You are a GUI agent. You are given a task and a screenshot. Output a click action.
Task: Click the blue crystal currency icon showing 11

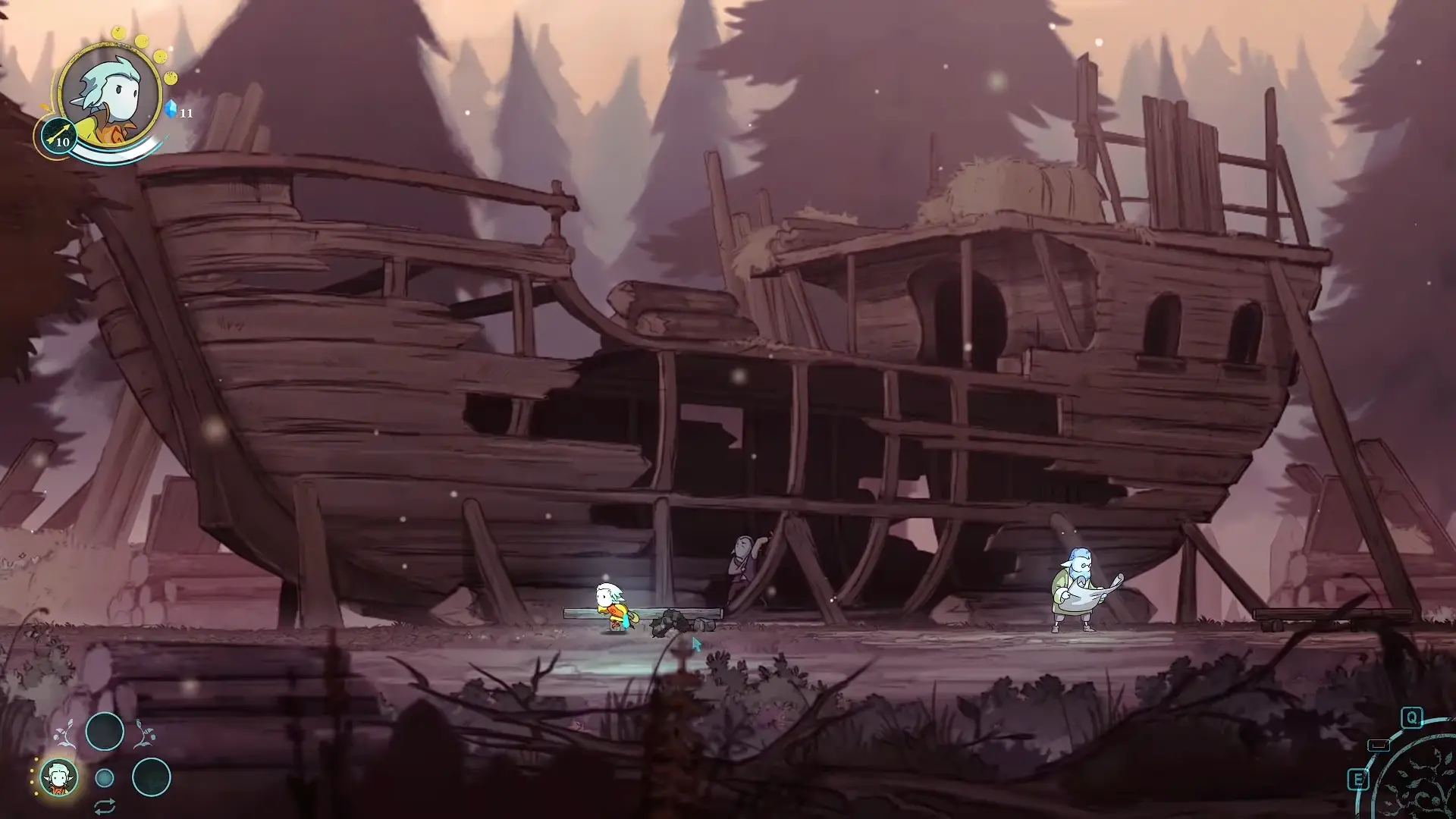172,109
